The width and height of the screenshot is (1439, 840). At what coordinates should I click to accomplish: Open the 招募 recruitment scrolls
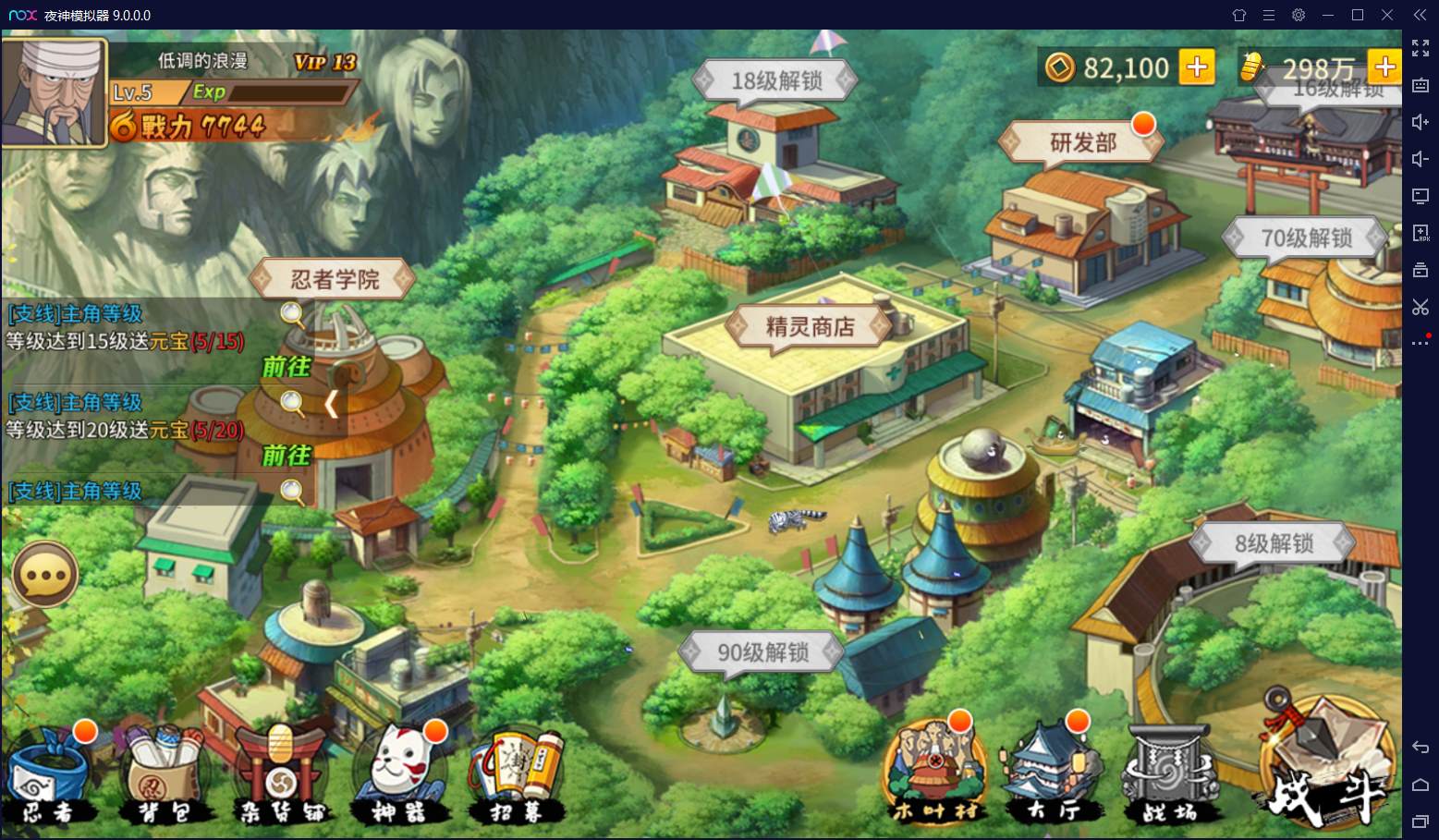point(515,776)
